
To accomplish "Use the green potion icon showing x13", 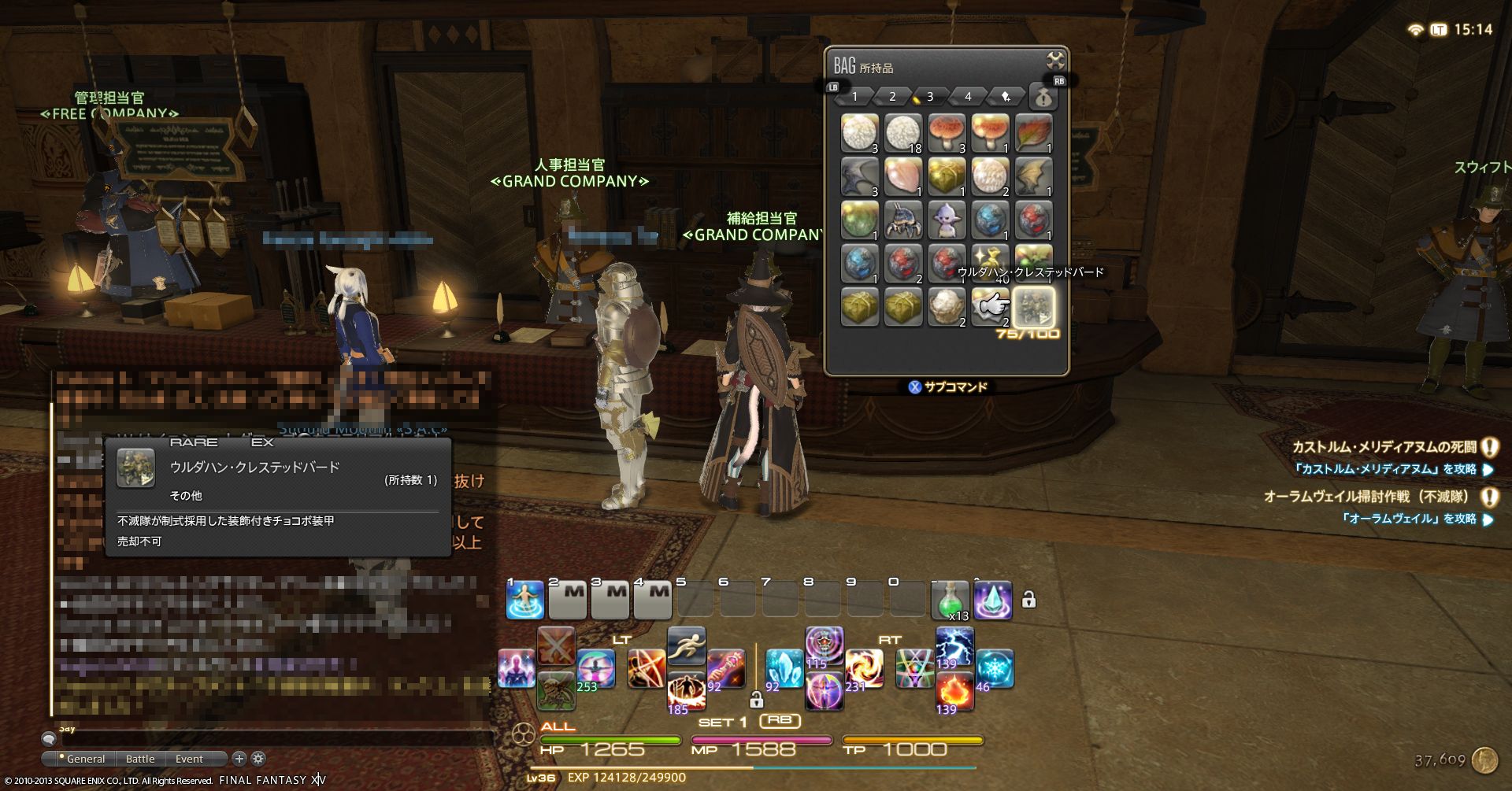I will click(x=952, y=599).
